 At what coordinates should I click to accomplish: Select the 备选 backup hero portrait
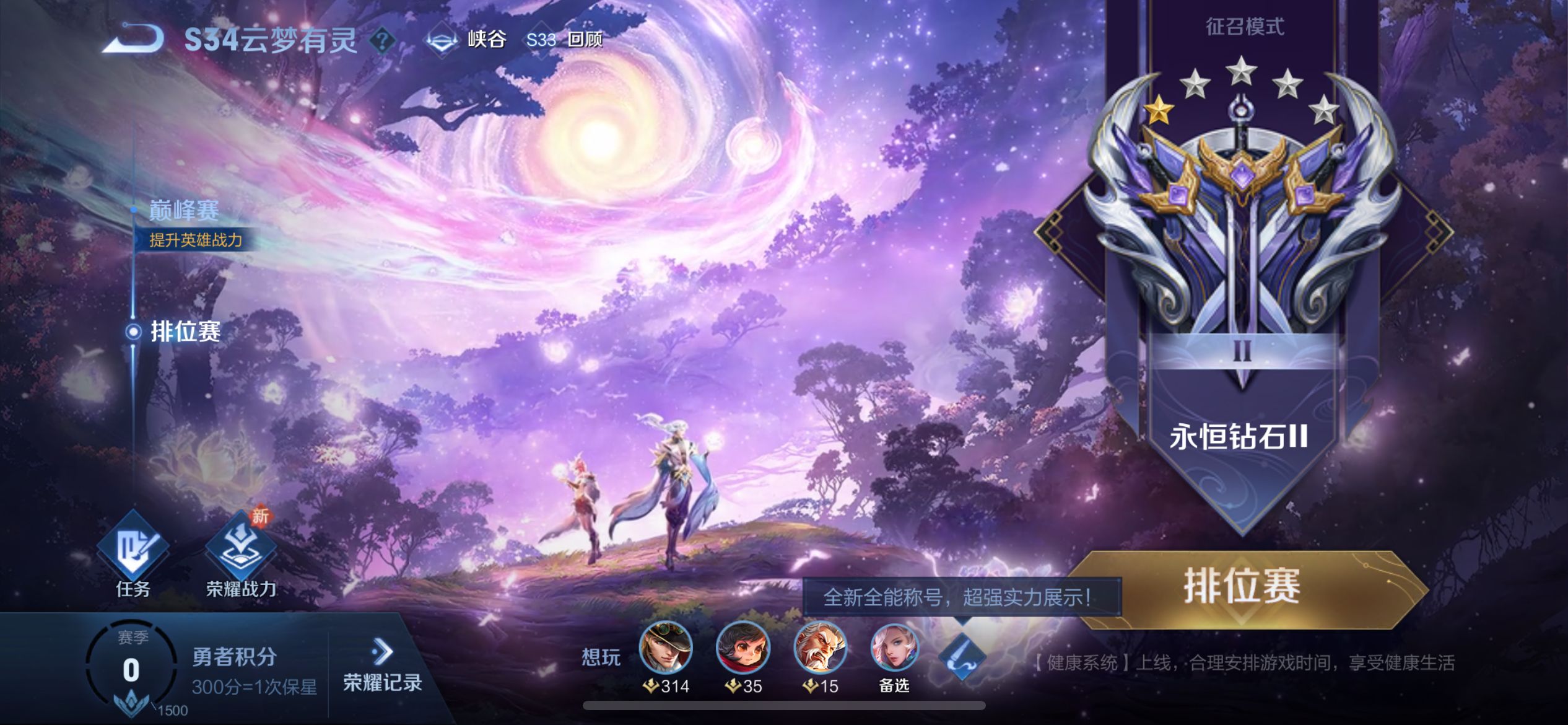click(894, 648)
